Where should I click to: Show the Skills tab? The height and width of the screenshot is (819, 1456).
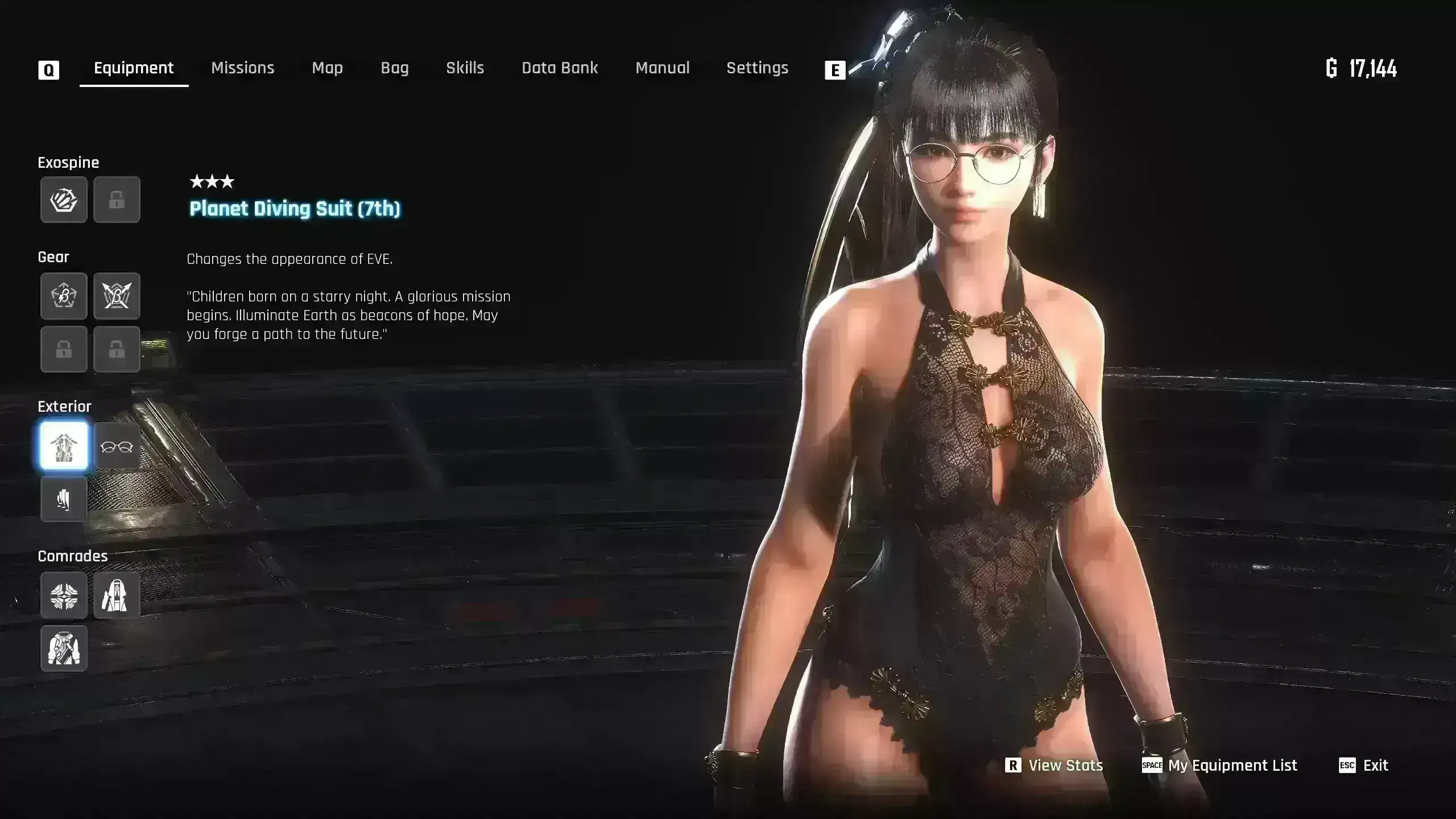[x=465, y=68]
